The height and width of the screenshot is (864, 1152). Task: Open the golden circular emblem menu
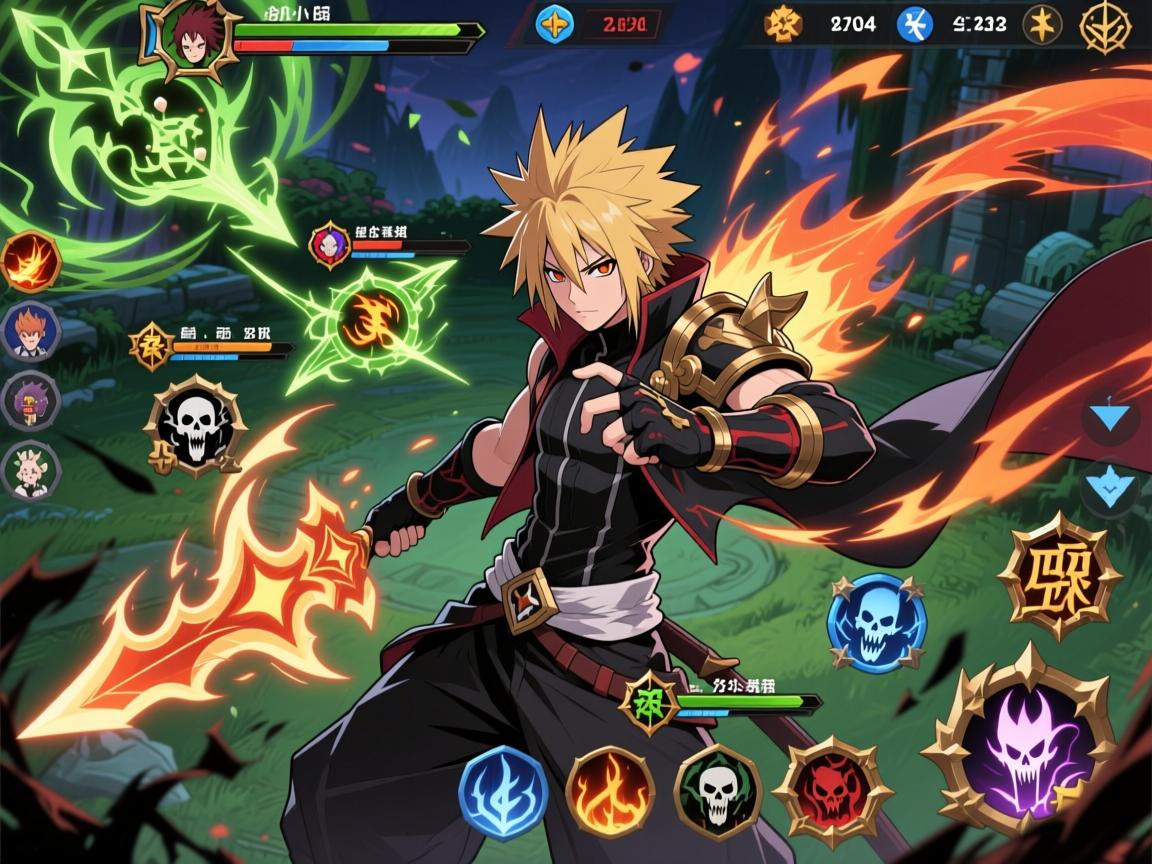[x=1104, y=24]
